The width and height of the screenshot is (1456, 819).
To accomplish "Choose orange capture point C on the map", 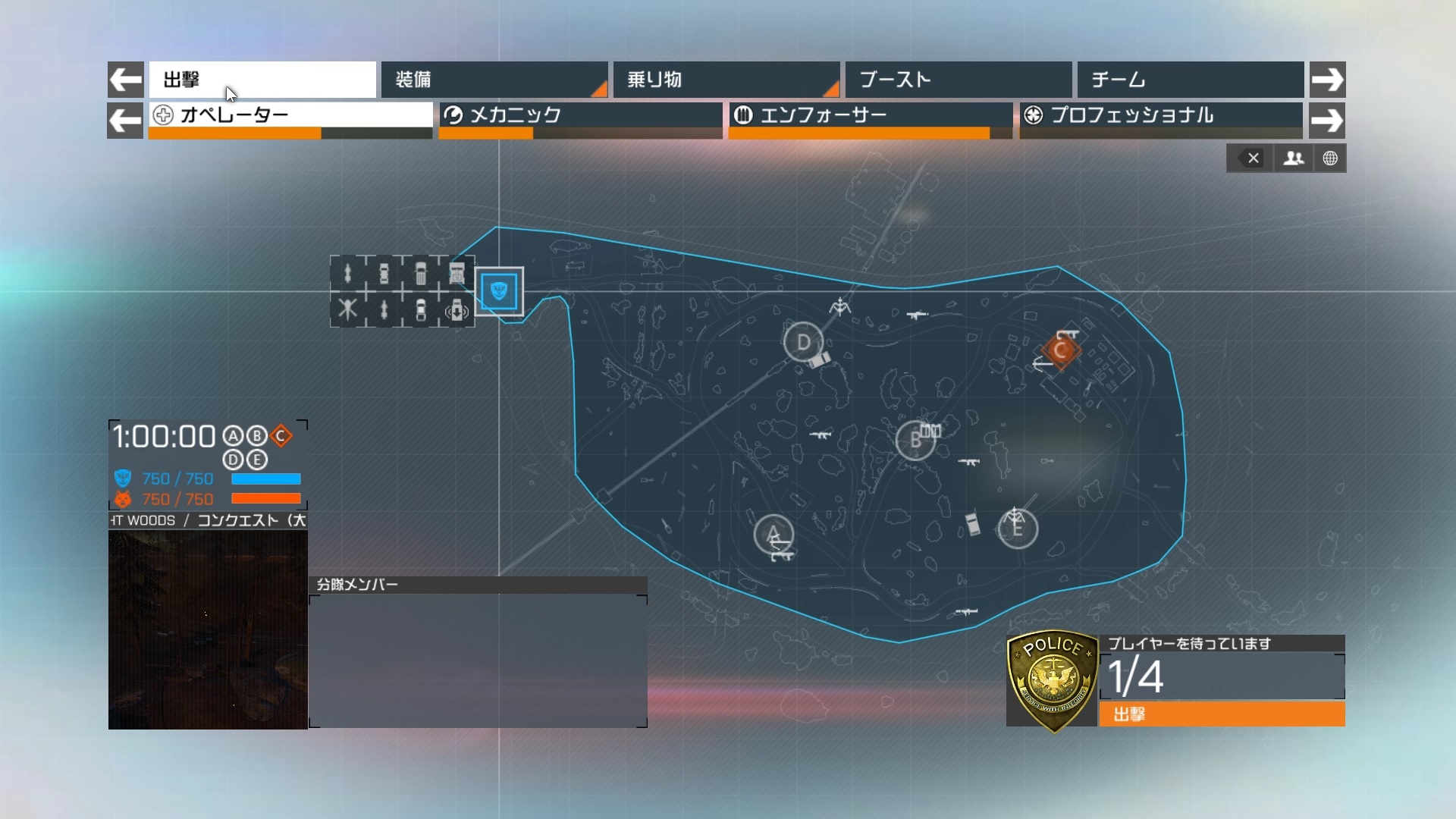I will (x=1060, y=350).
